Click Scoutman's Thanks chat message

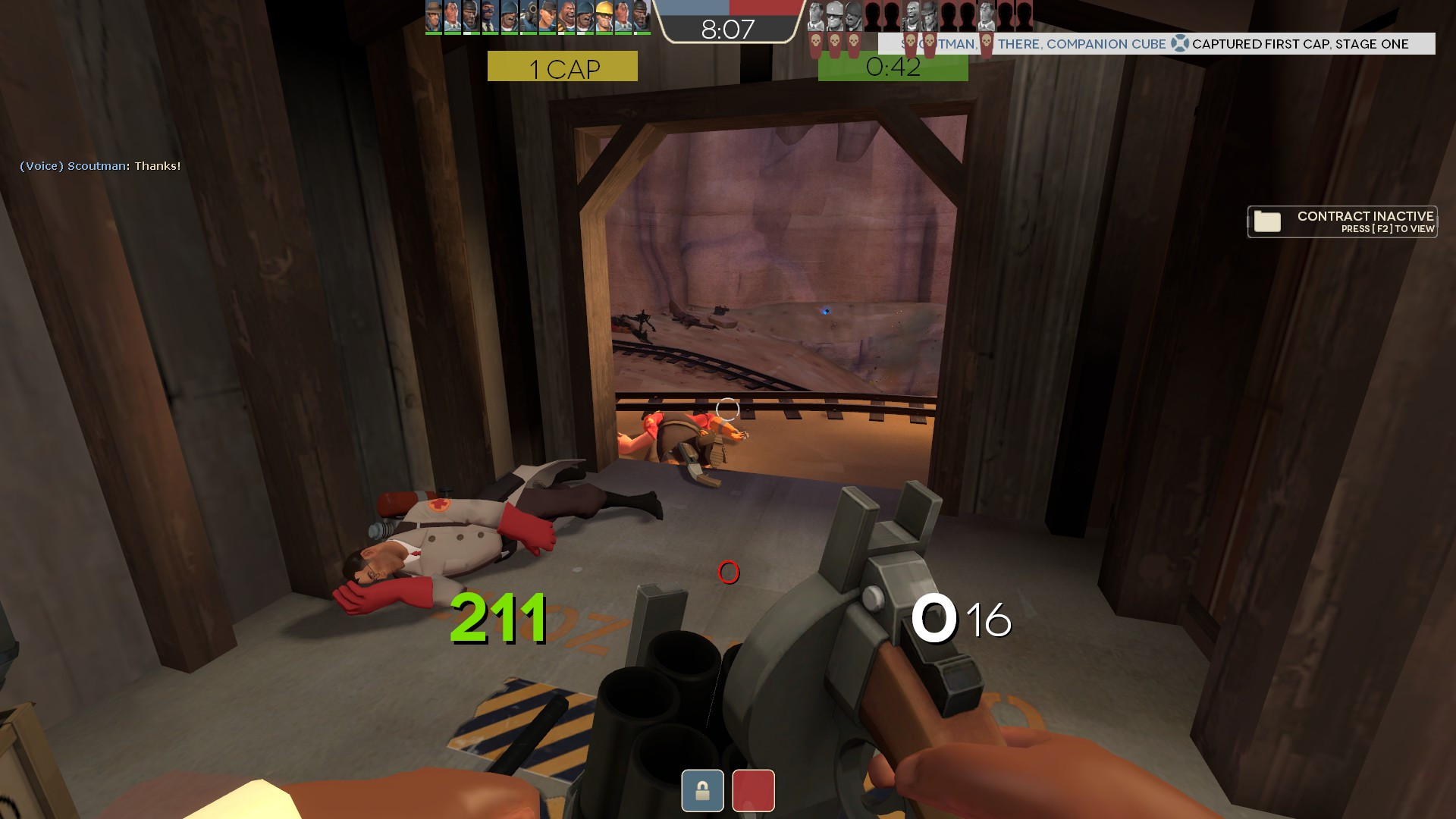(x=99, y=165)
